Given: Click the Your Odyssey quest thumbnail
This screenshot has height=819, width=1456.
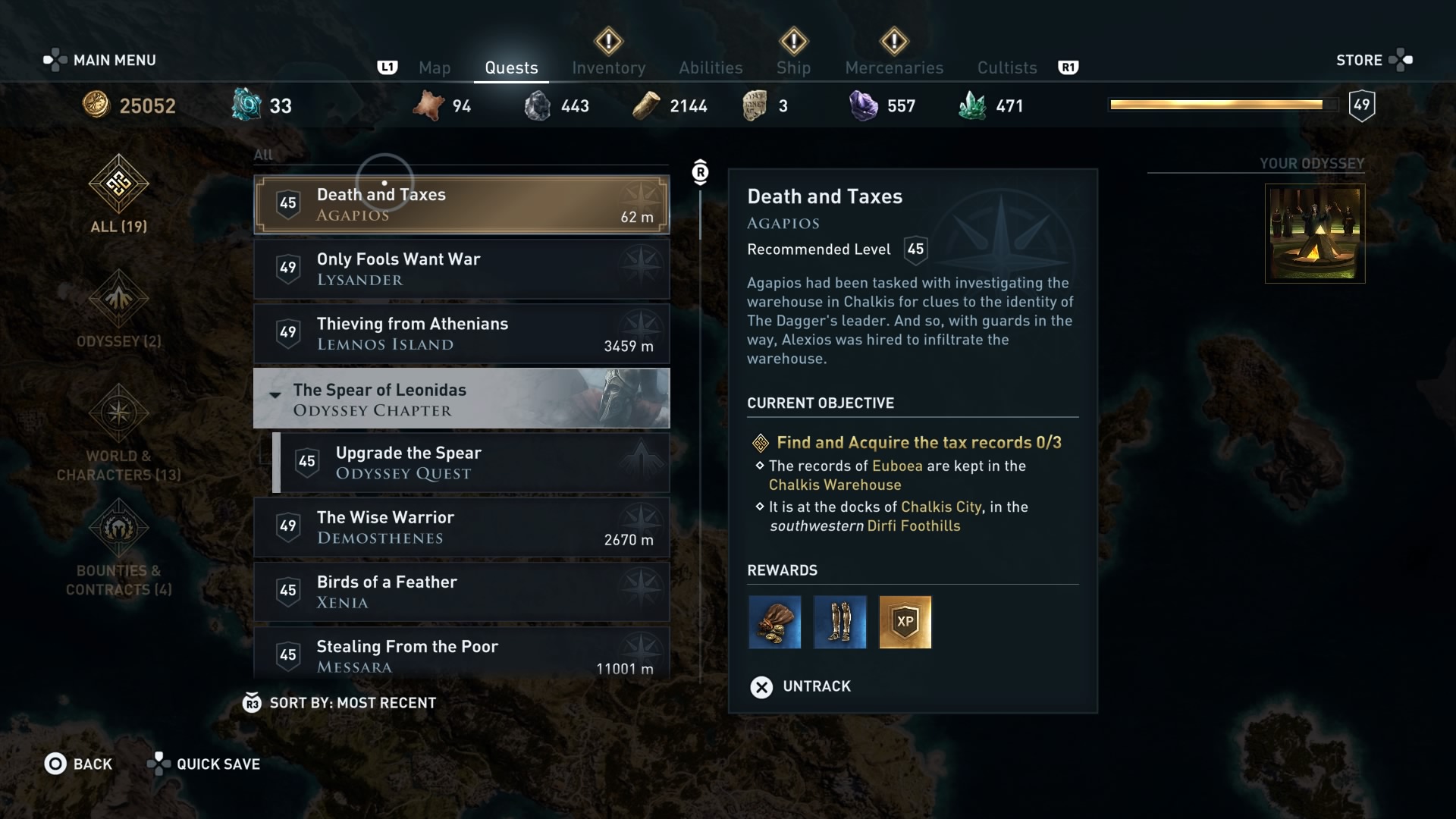Looking at the screenshot, I should click(x=1314, y=234).
